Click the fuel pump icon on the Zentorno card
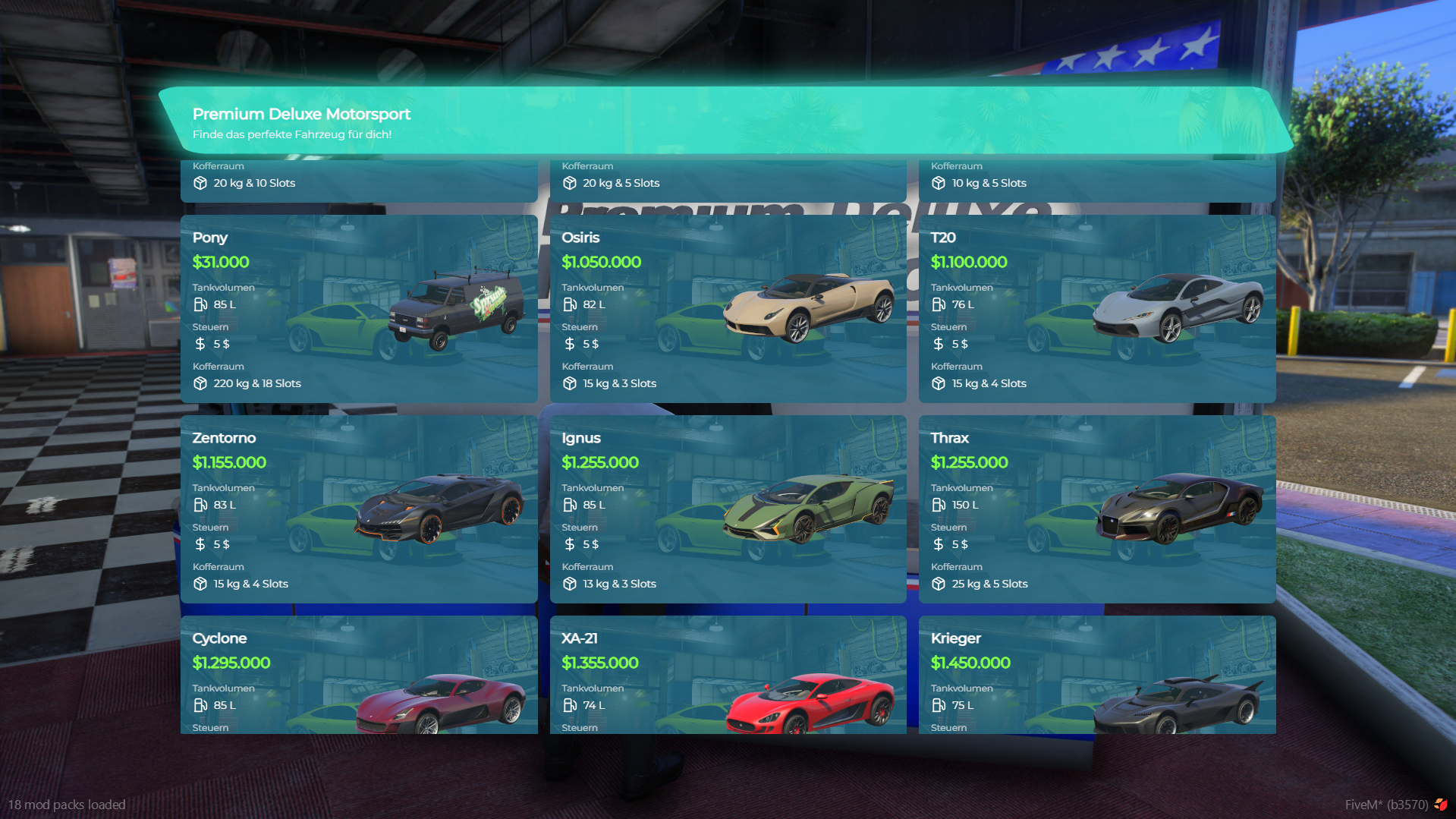The width and height of the screenshot is (1456, 819). click(201, 505)
